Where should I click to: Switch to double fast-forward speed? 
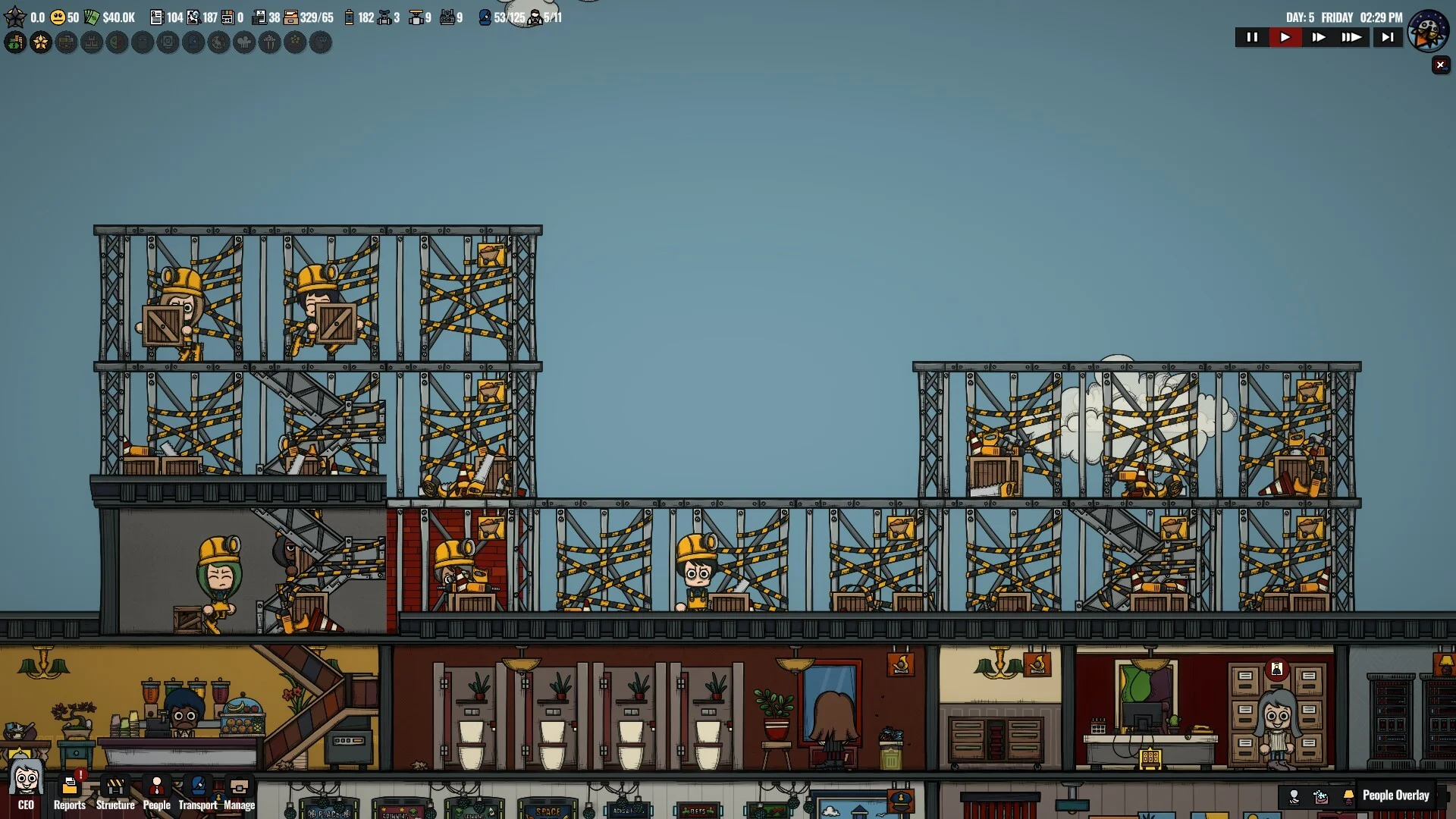tap(1319, 37)
